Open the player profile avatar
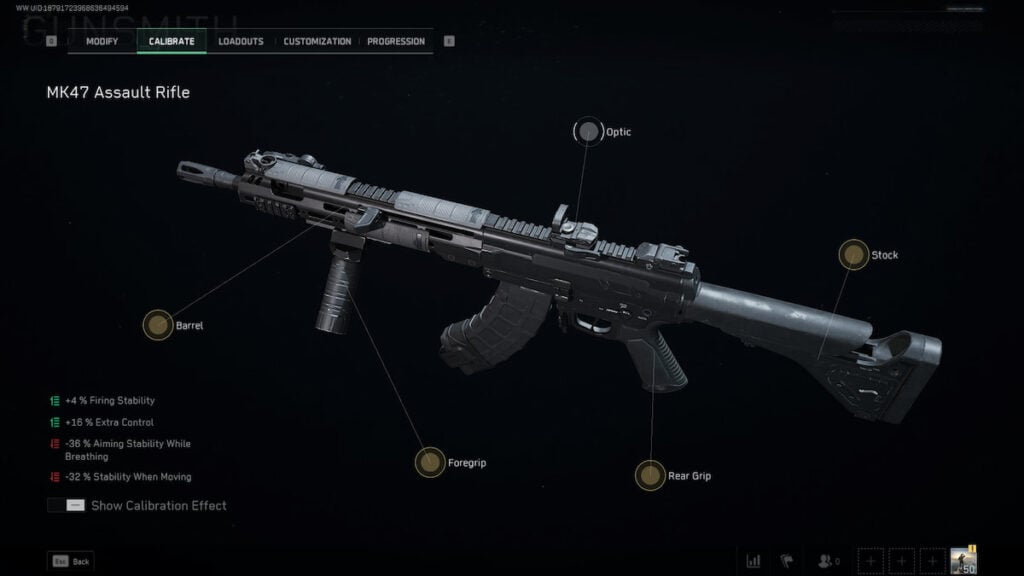This screenshot has width=1024, height=576. coord(963,560)
